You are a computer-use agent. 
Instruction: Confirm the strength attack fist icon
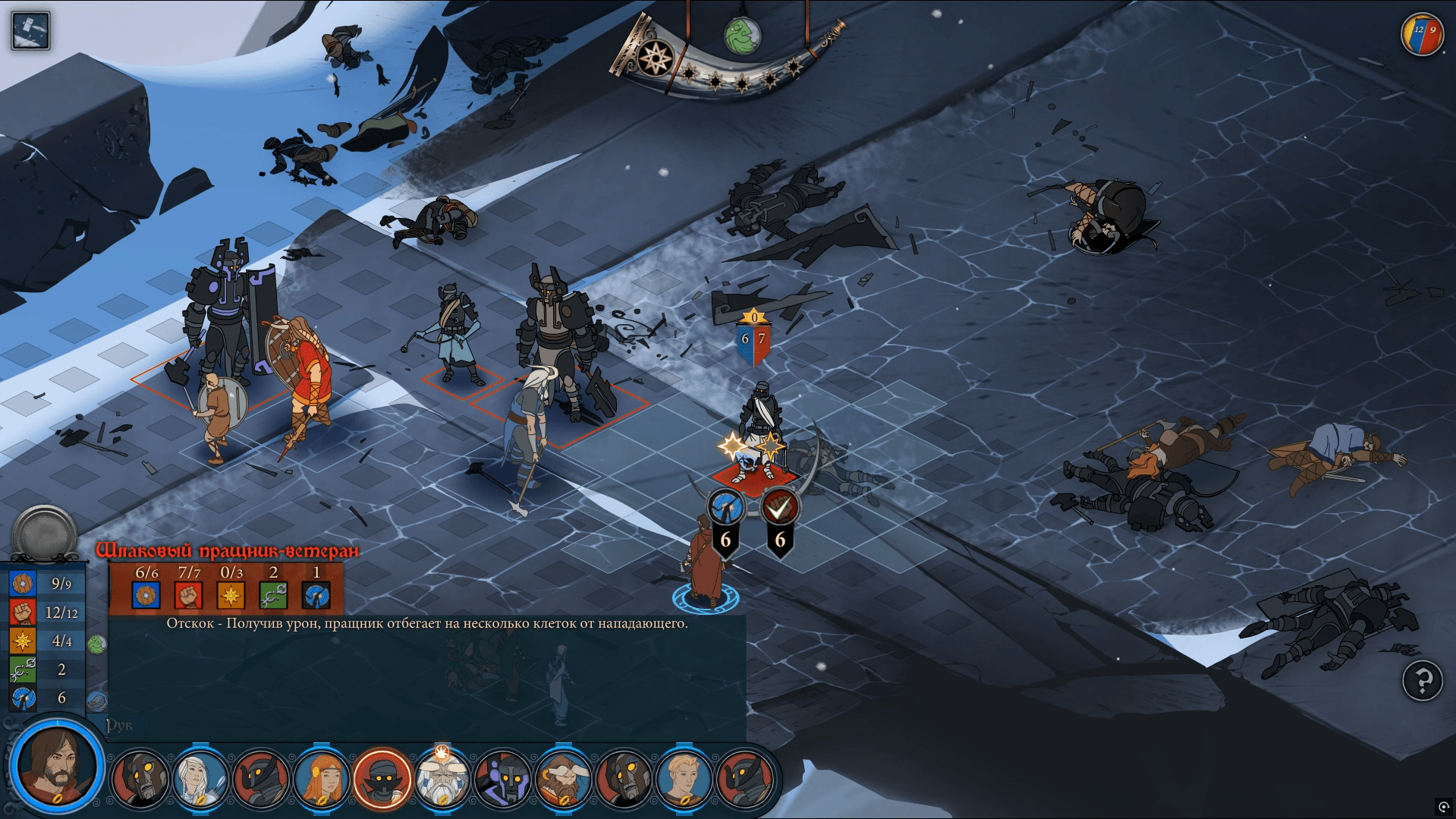point(779,508)
